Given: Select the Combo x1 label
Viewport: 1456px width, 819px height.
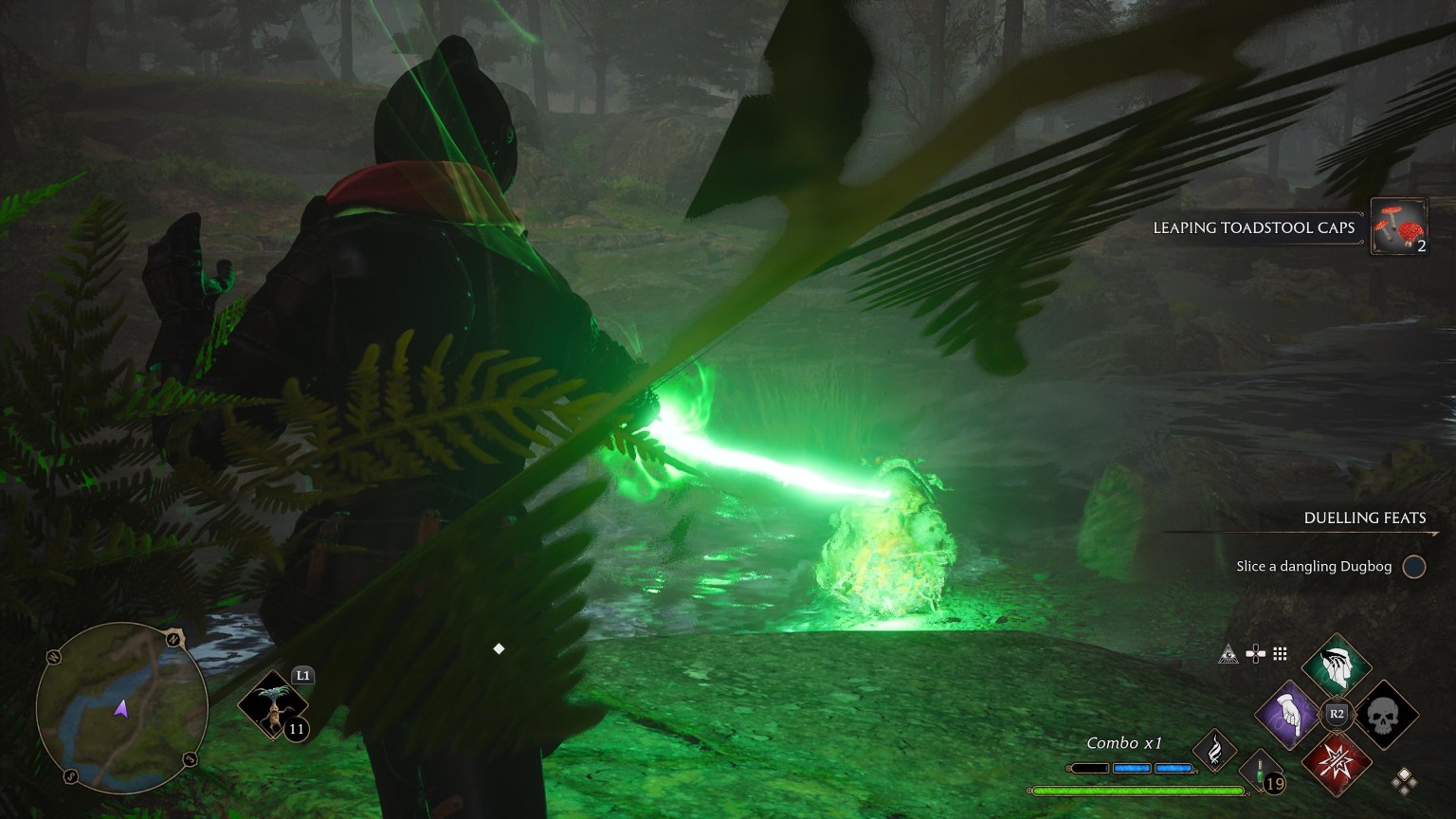Looking at the screenshot, I should [x=1125, y=743].
